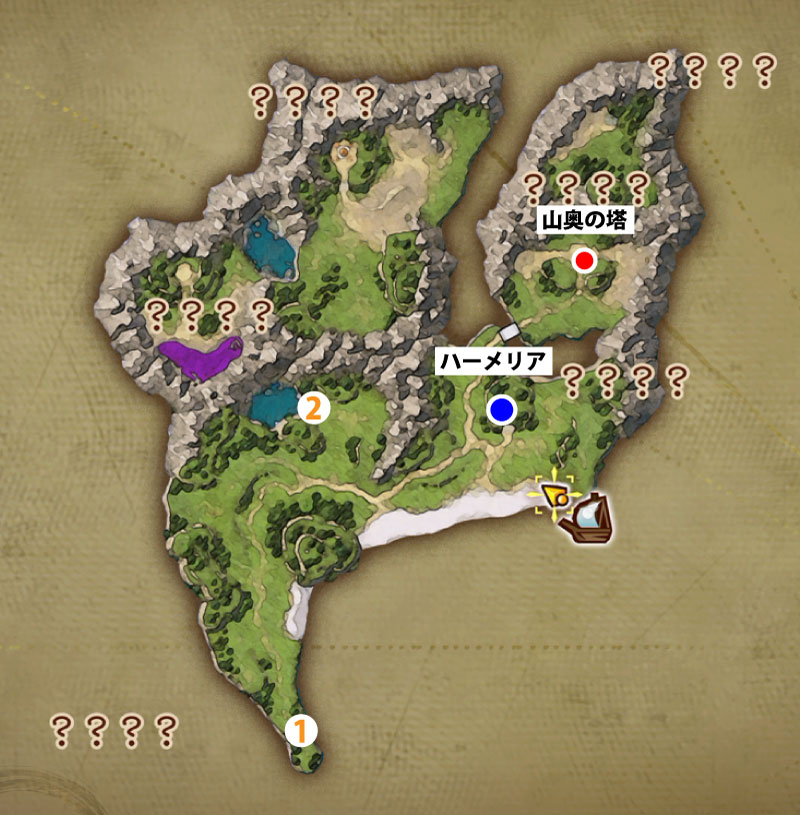Select the orange number 1 map marker

(301, 730)
